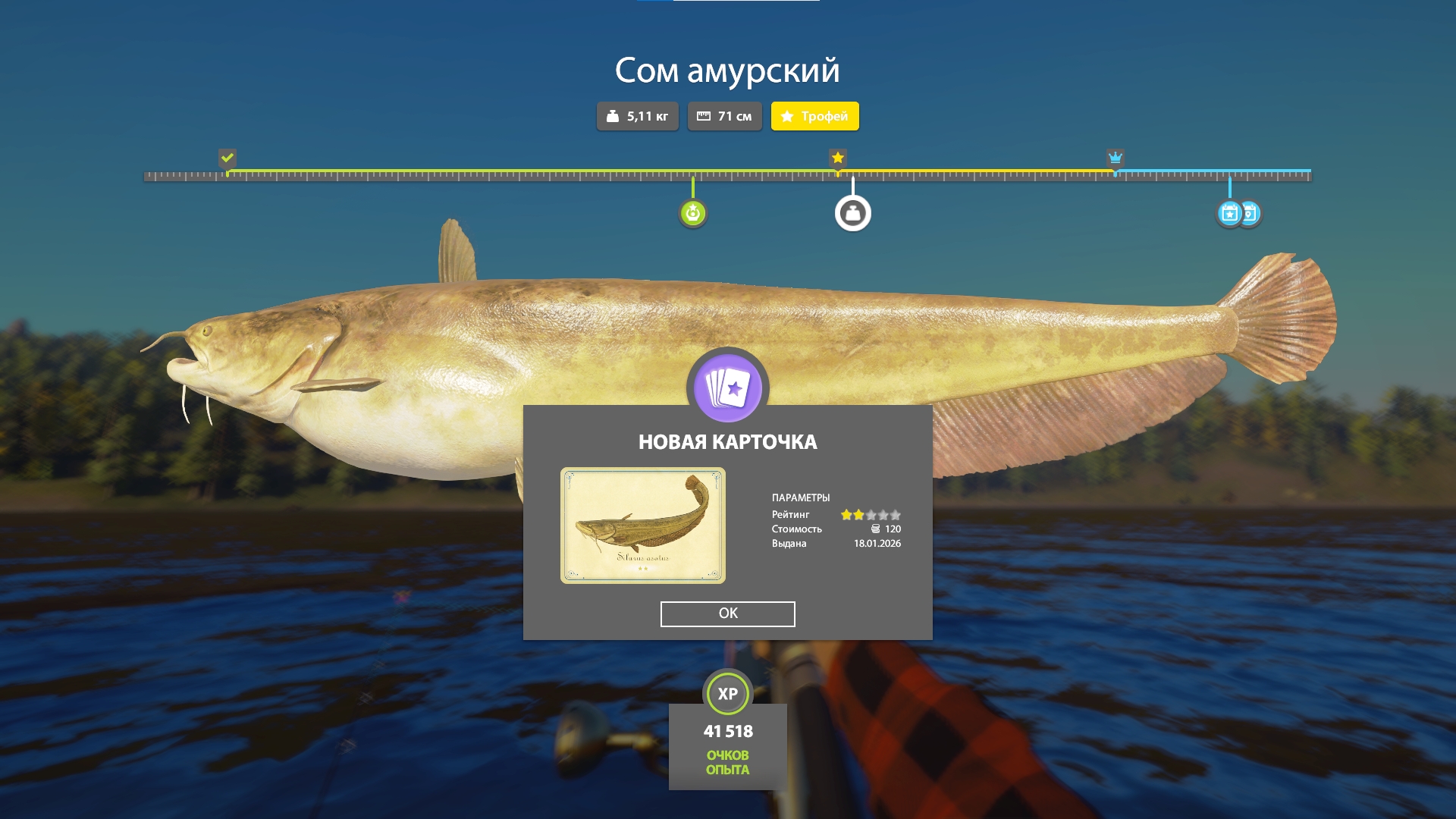Select the purple cards icon above the popup

pyautogui.click(x=727, y=388)
